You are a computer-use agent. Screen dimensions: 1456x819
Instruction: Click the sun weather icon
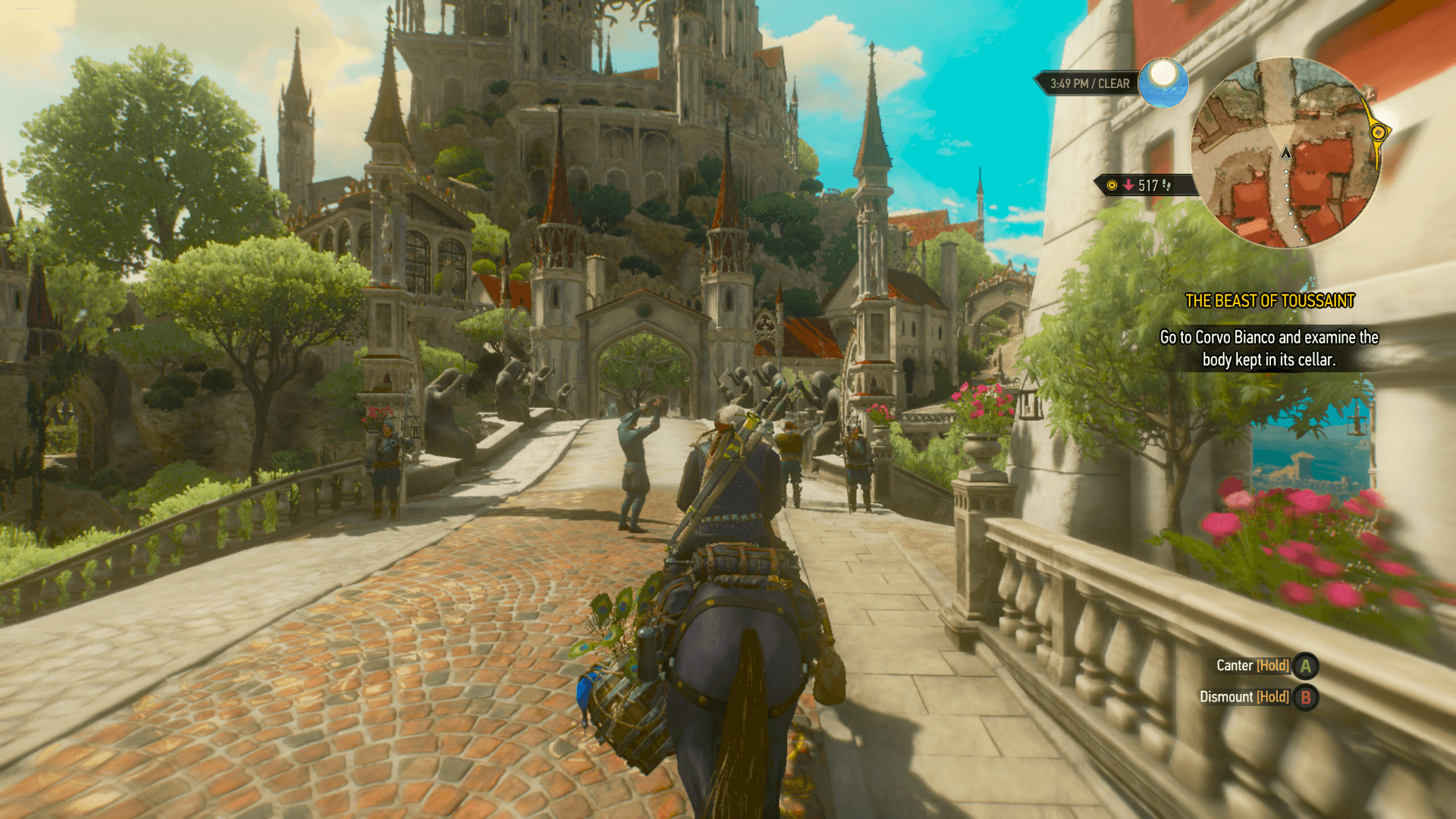click(x=1163, y=82)
